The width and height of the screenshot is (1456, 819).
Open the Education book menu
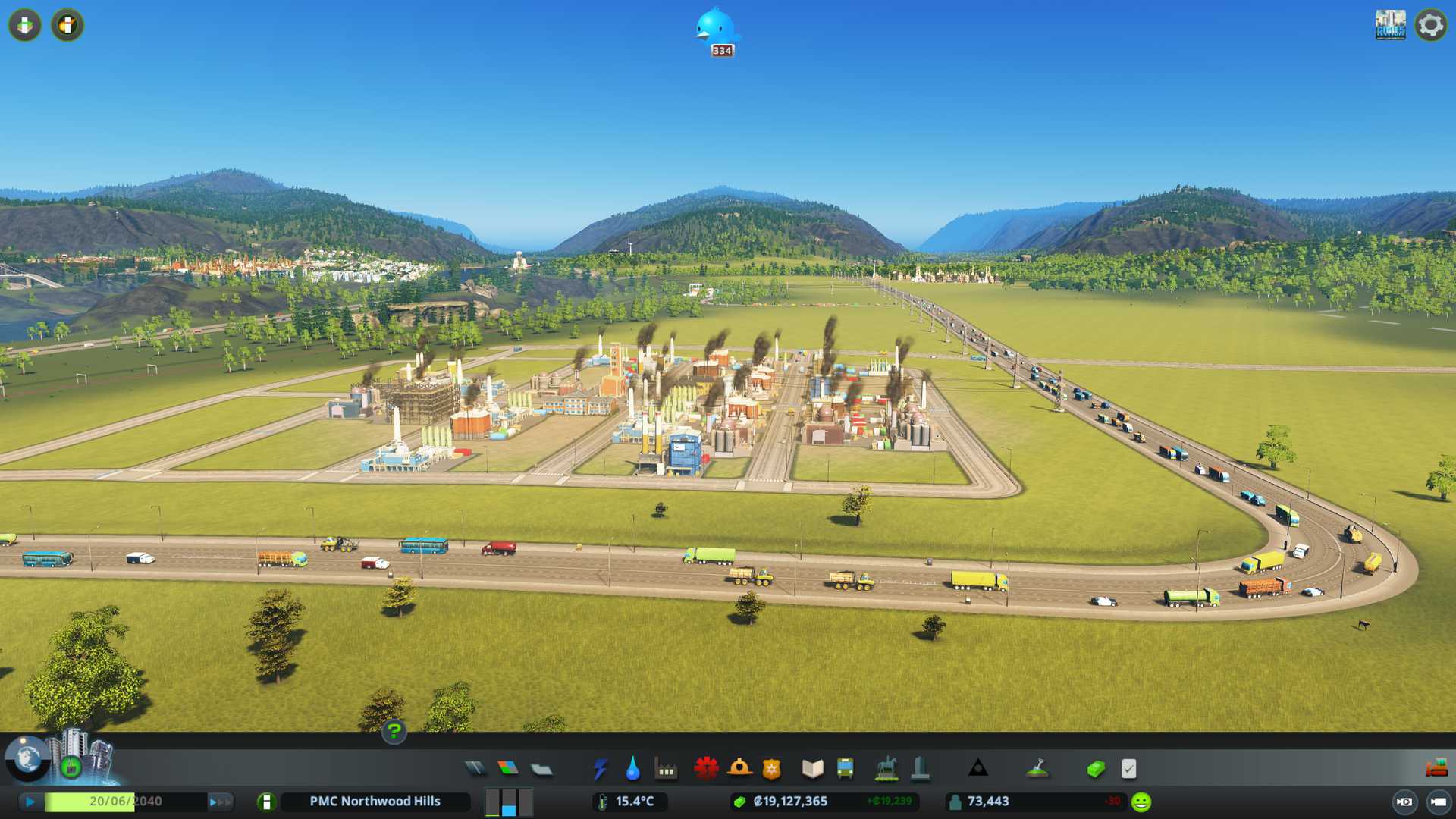(812, 769)
